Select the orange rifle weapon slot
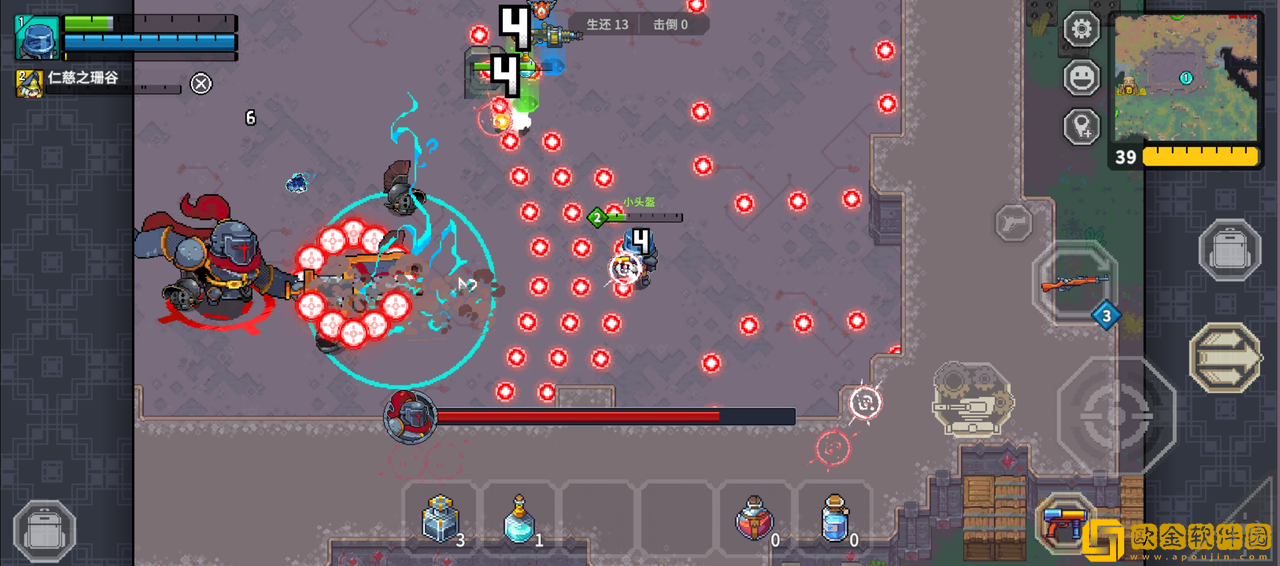The height and width of the screenshot is (566, 1280). pos(1075,283)
